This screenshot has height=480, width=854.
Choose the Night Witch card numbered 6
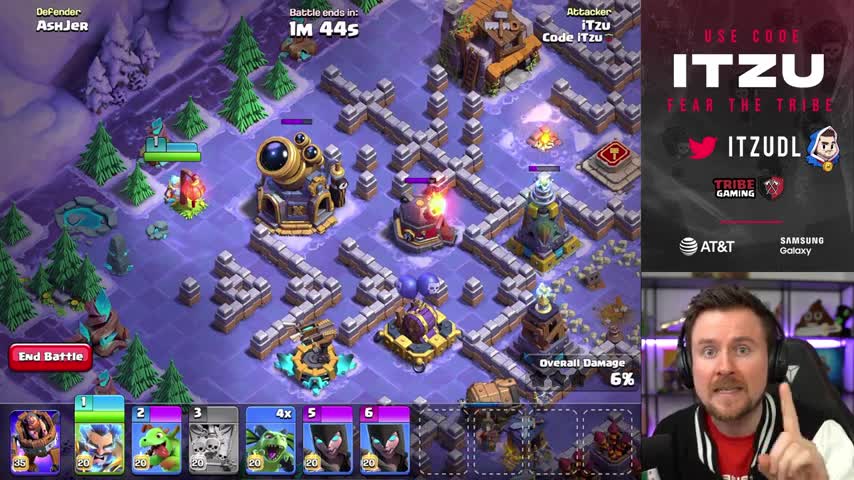[385, 440]
